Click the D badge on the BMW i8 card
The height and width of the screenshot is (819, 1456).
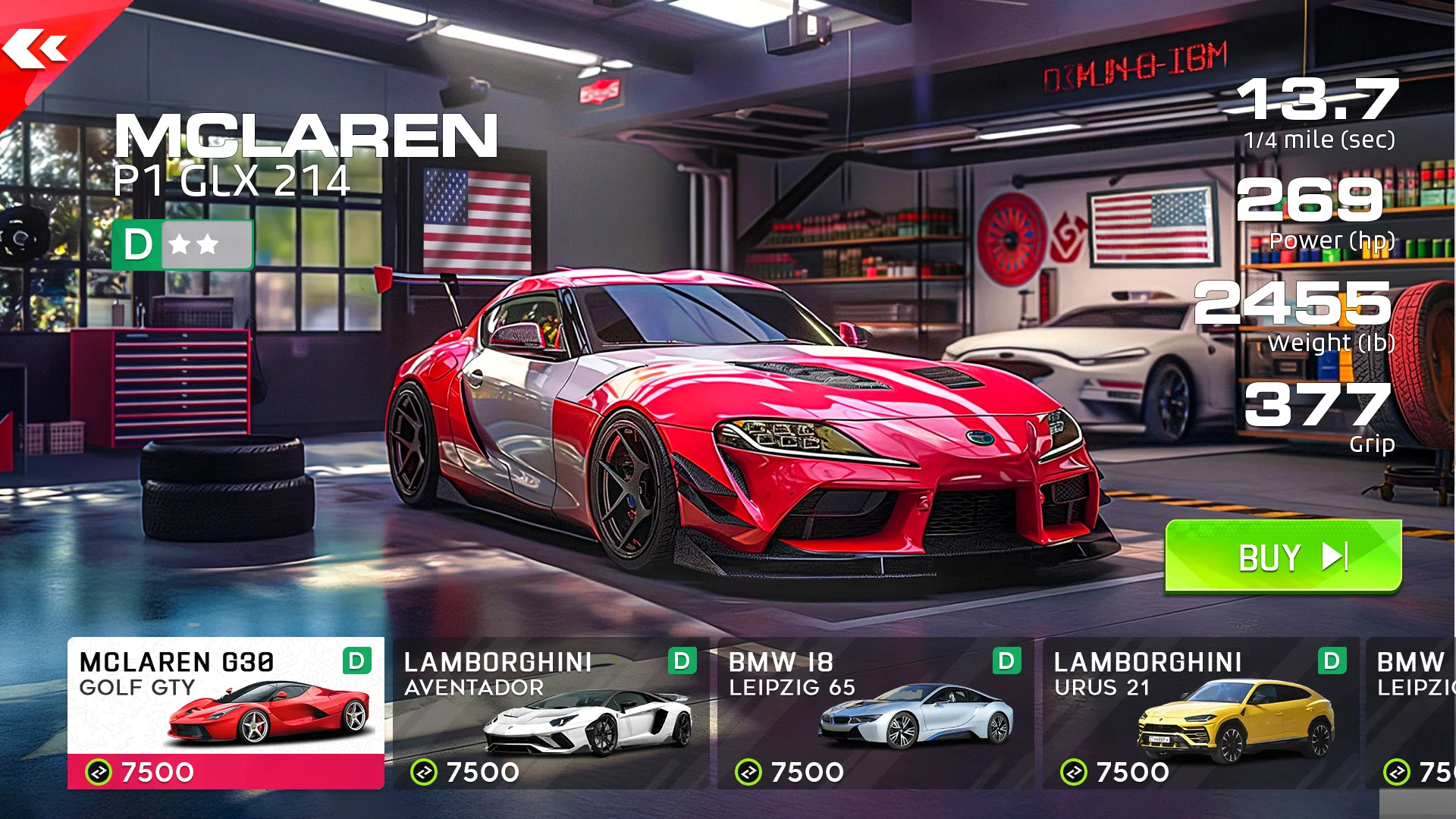1006,662
